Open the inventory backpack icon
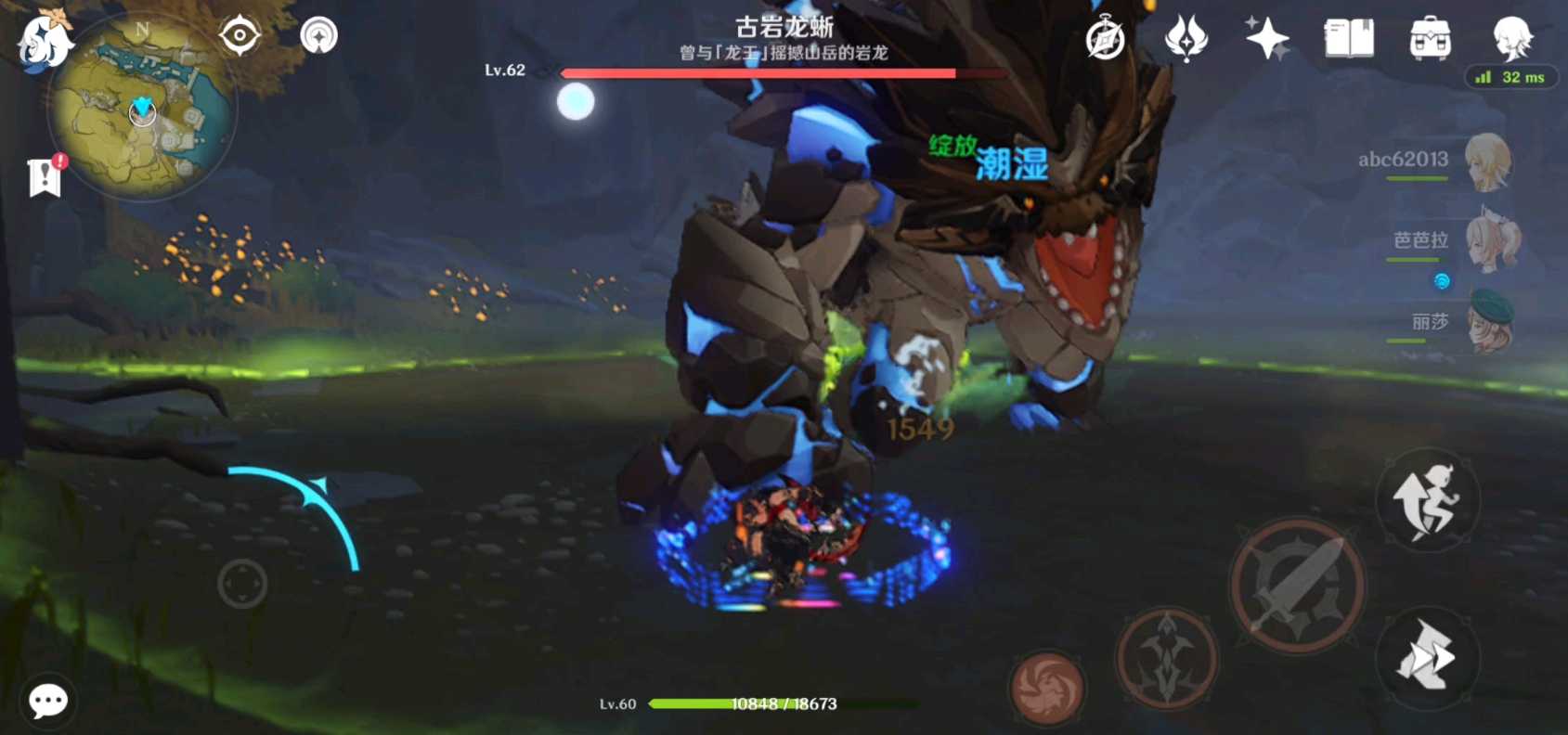 pos(1430,39)
